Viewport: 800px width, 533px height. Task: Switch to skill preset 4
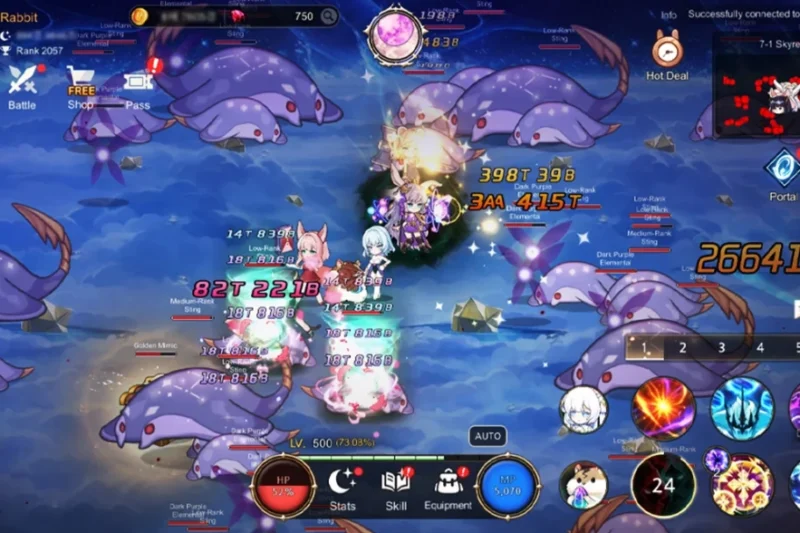(760, 348)
